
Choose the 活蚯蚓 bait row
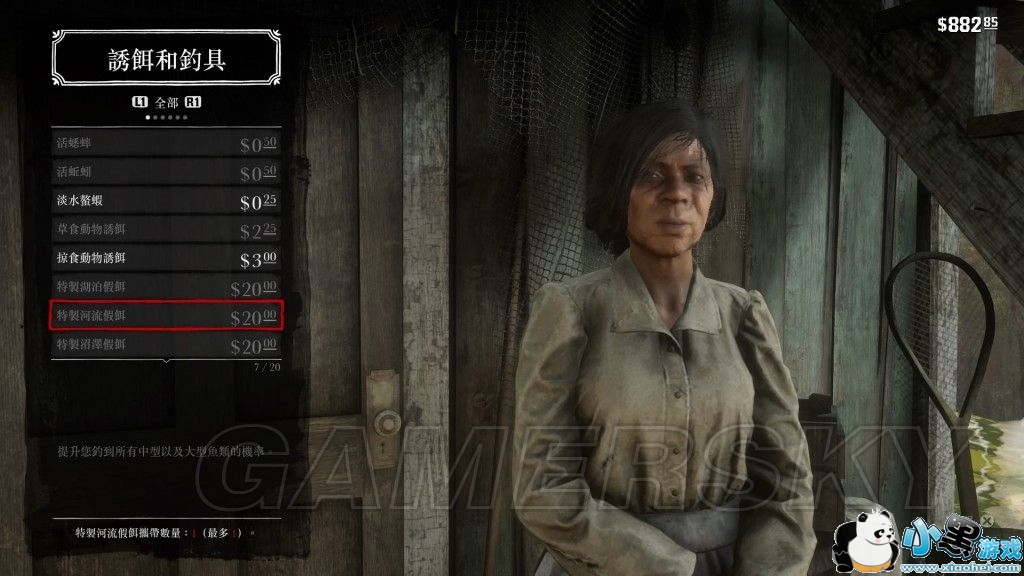(x=166, y=173)
